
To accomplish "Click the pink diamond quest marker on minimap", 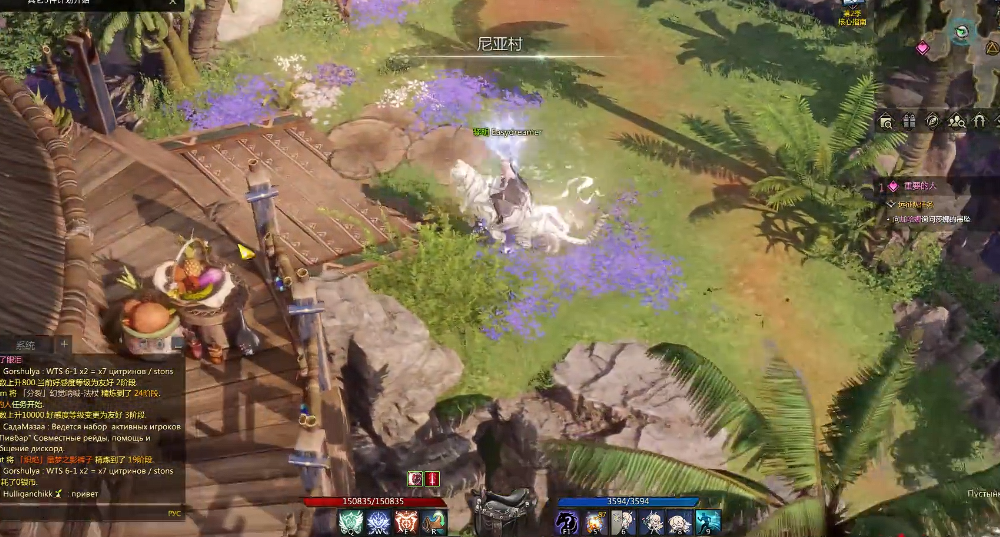I will (x=922, y=47).
